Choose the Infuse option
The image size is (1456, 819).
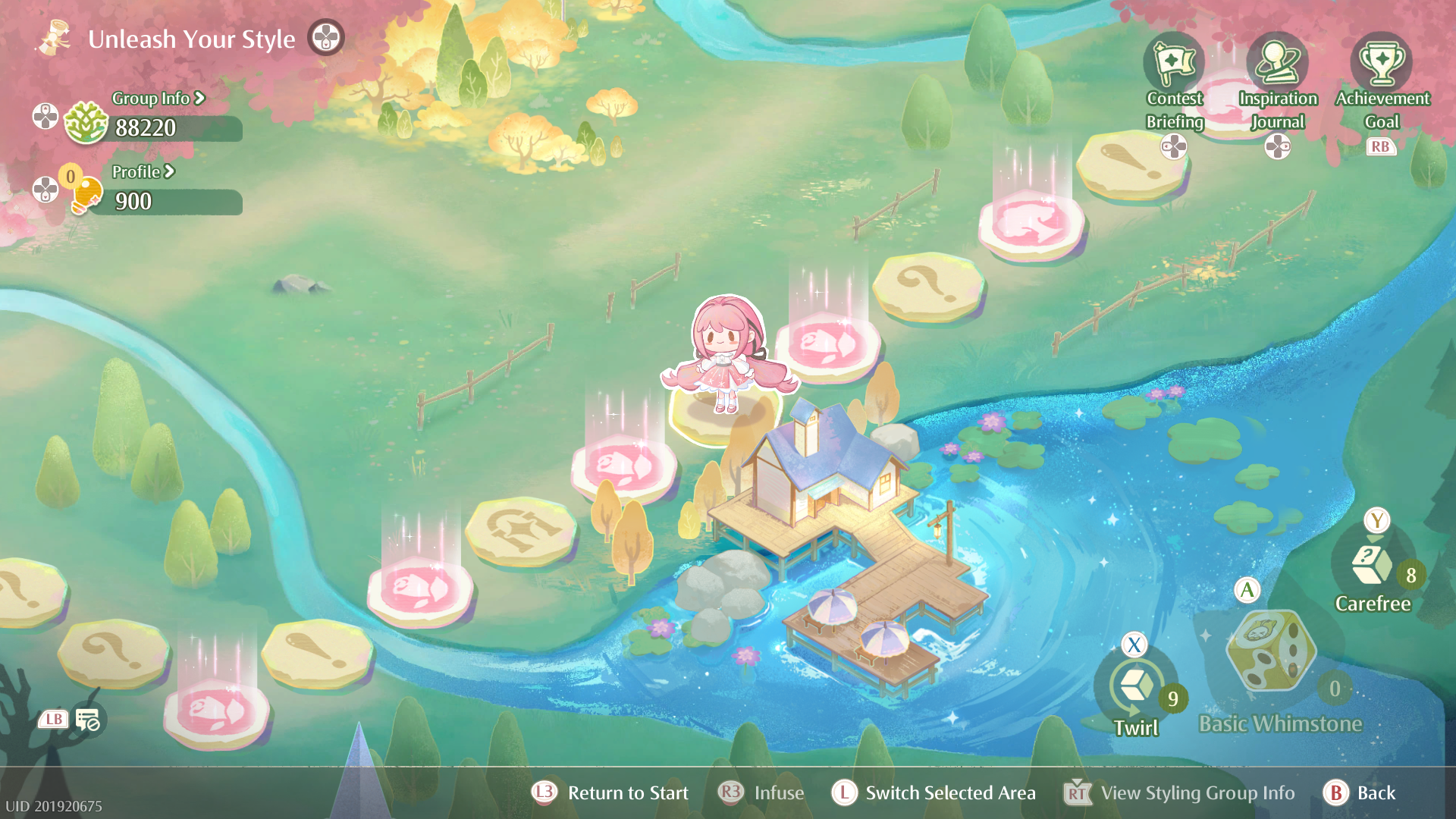[x=778, y=793]
